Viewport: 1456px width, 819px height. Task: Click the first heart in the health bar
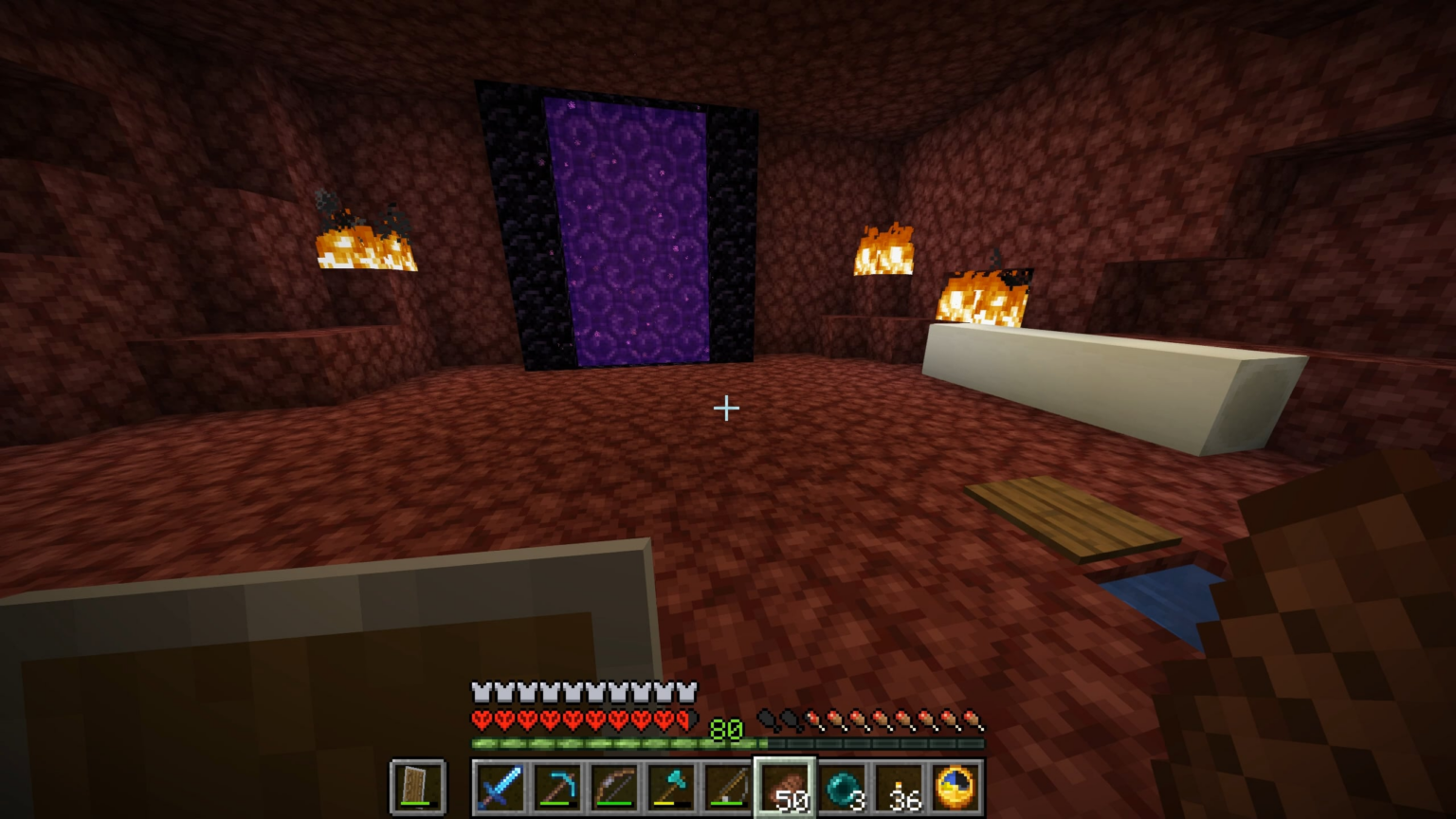click(x=480, y=719)
